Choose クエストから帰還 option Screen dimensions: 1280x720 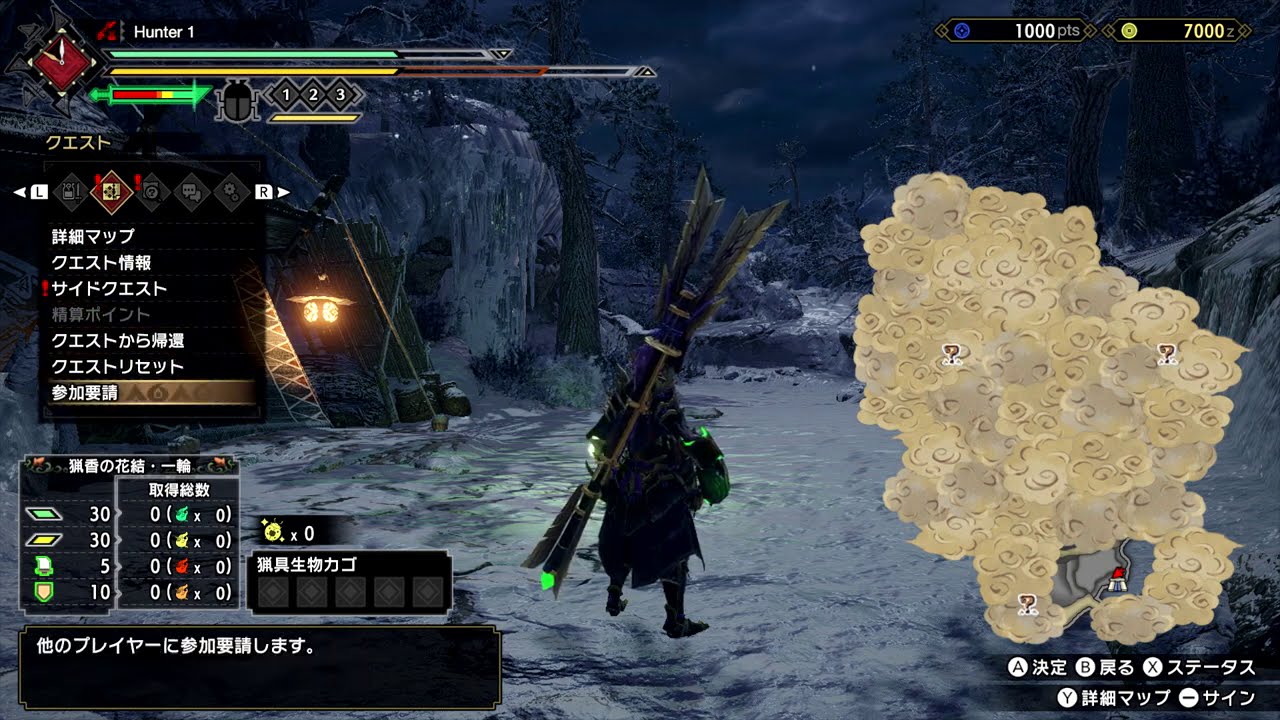coord(117,341)
